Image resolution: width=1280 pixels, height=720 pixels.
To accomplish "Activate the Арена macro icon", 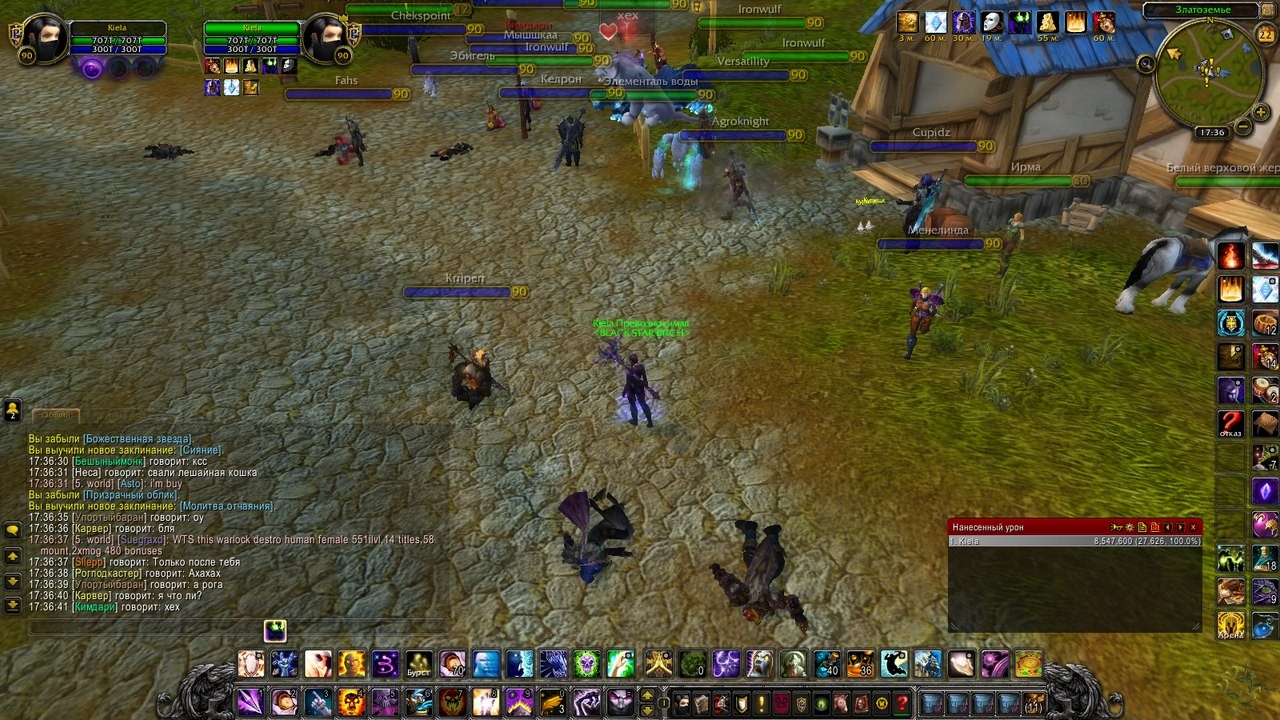I will click(x=1231, y=625).
